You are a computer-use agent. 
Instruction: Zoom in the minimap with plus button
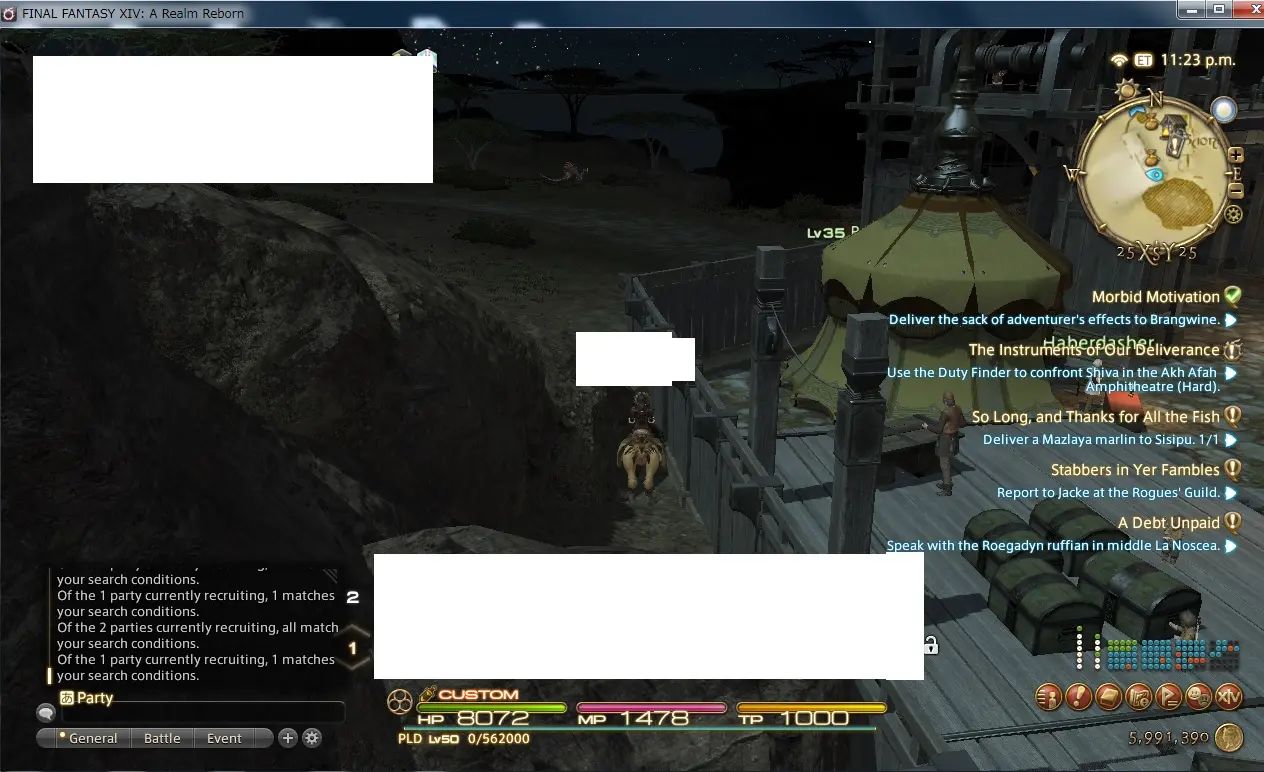pos(1236,156)
